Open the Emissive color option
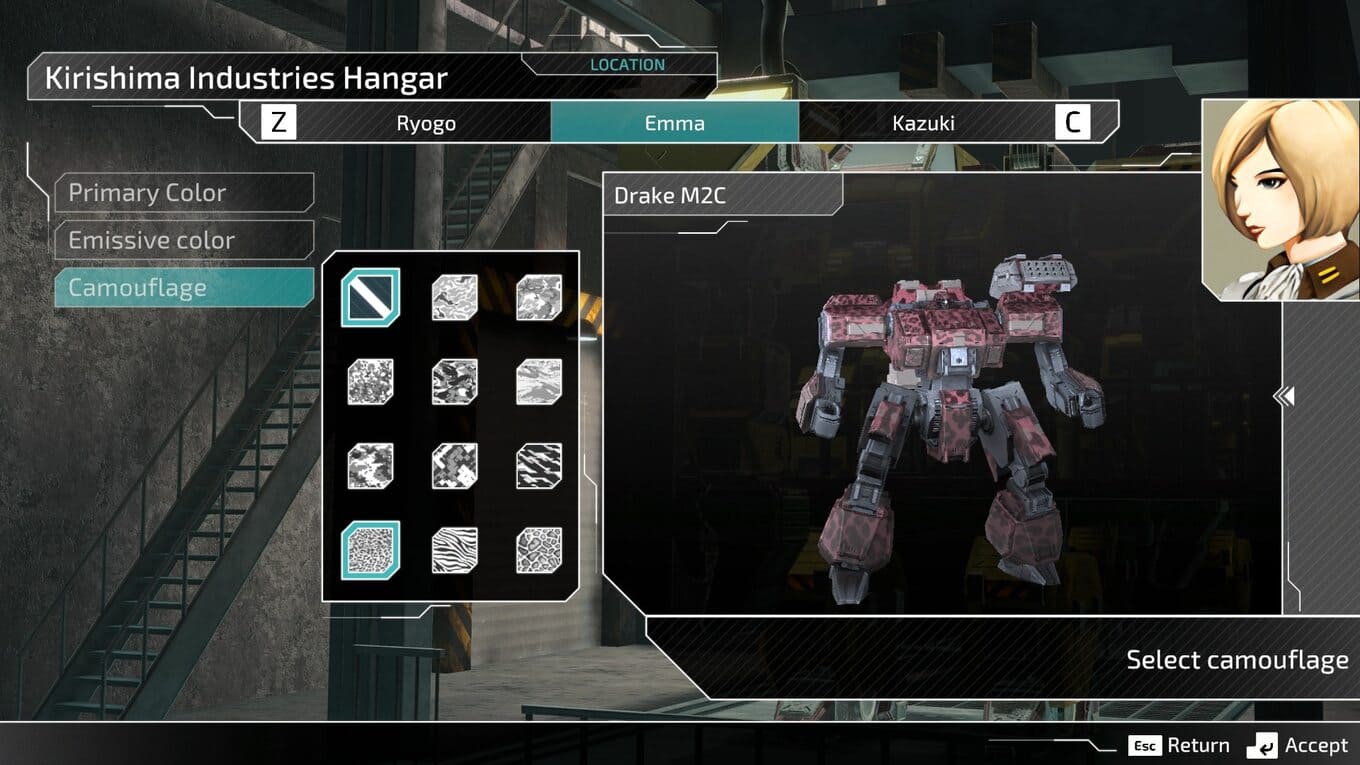This screenshot has height=765, width=1360. tap(184, 241)
